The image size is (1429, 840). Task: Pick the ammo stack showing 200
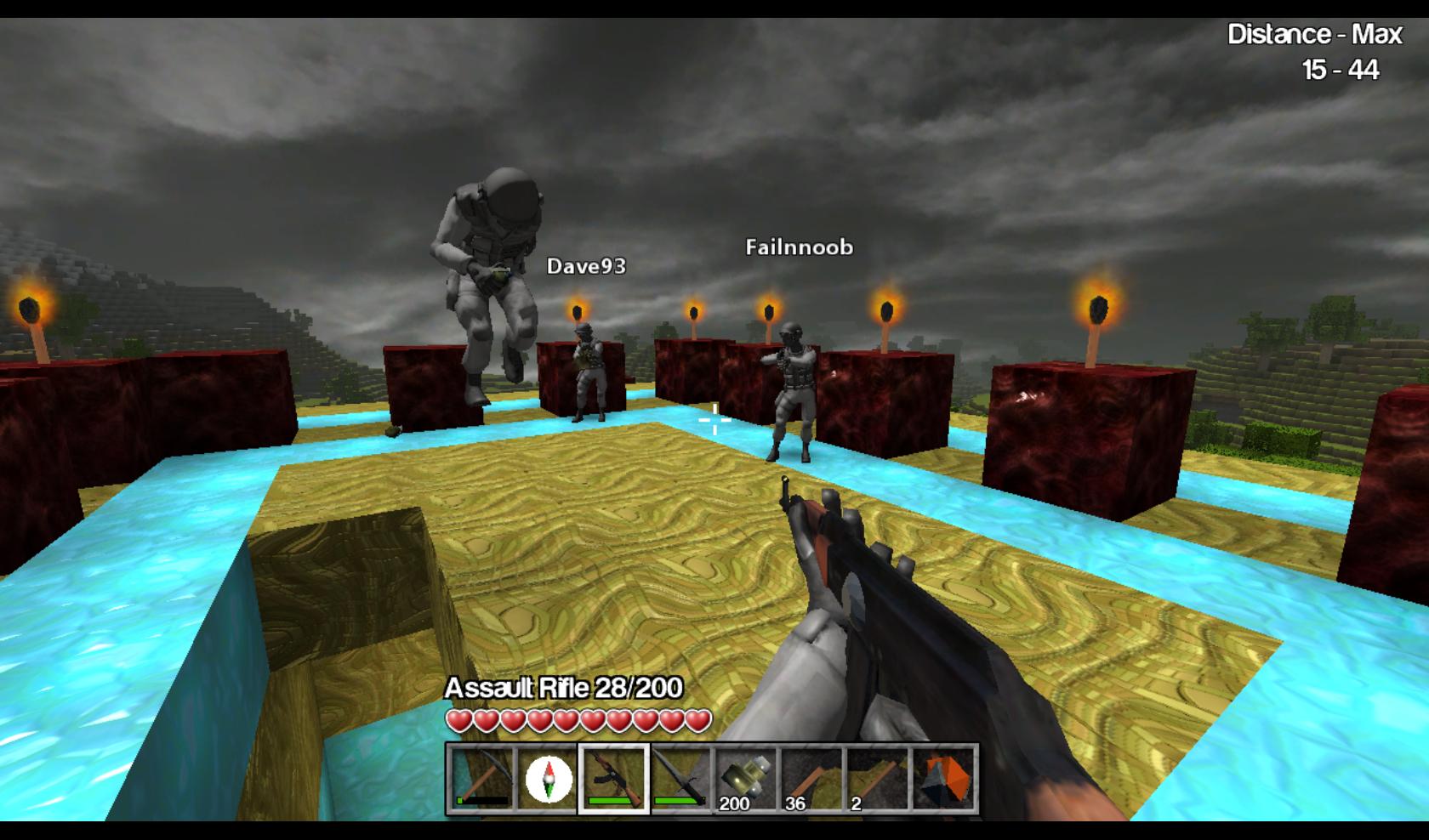pyautogui.click(x=746, y=779)
